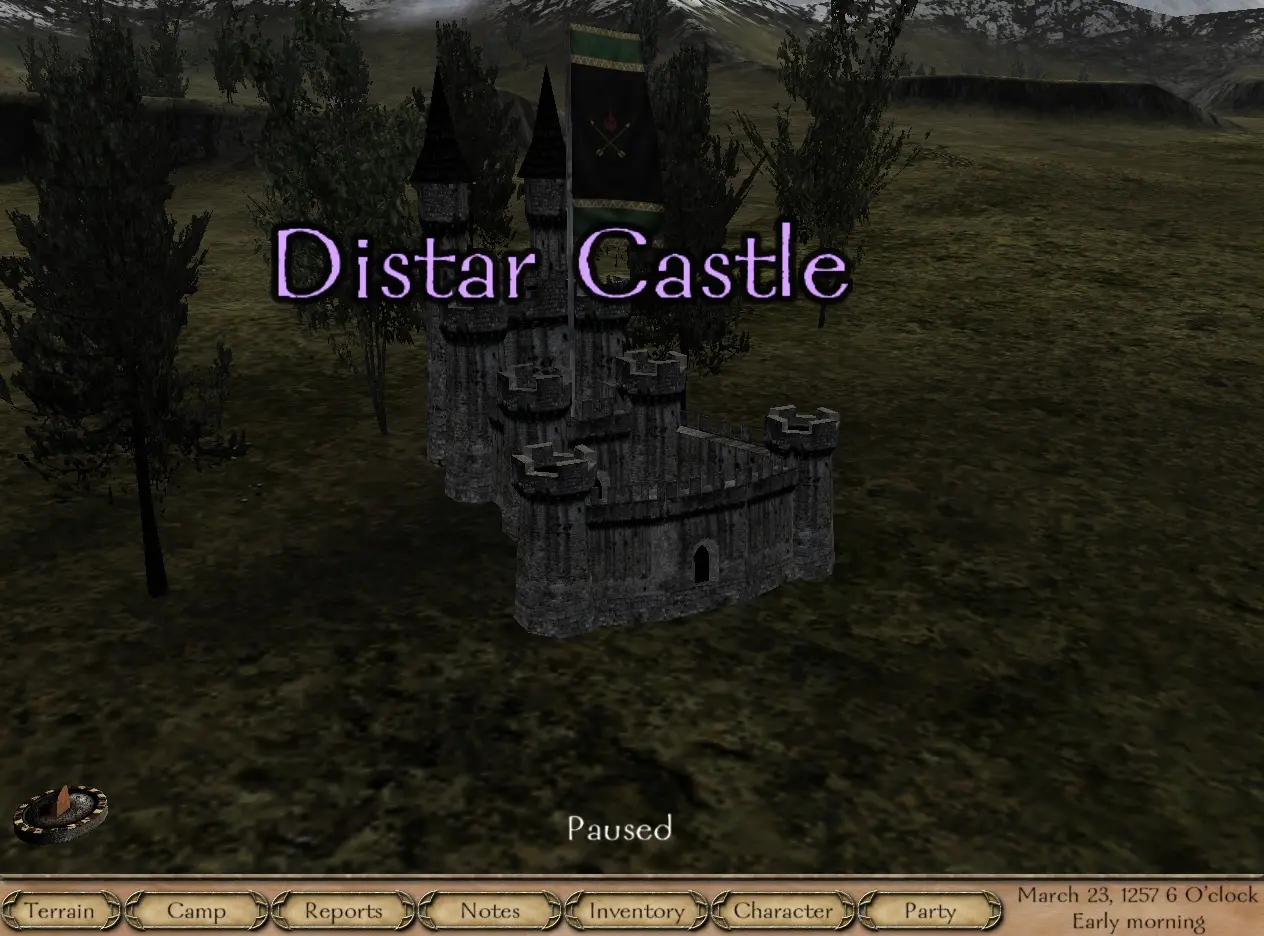The width and height of the screenshot is (1264, 936).
Task: Open the Notes journal
Action: click(x=490, y=911)
